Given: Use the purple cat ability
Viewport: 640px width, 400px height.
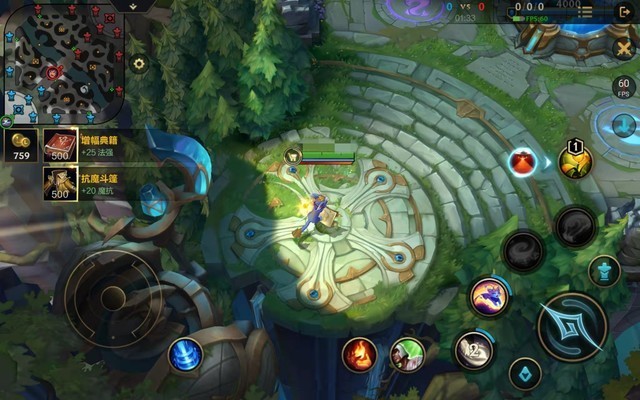Looking at the screenshot, I should tap(488, 296).
